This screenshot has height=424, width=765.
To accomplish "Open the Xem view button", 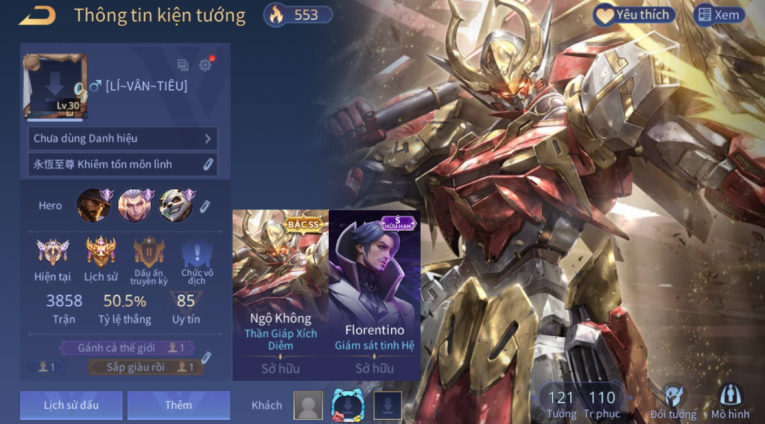I will point(719,15).
